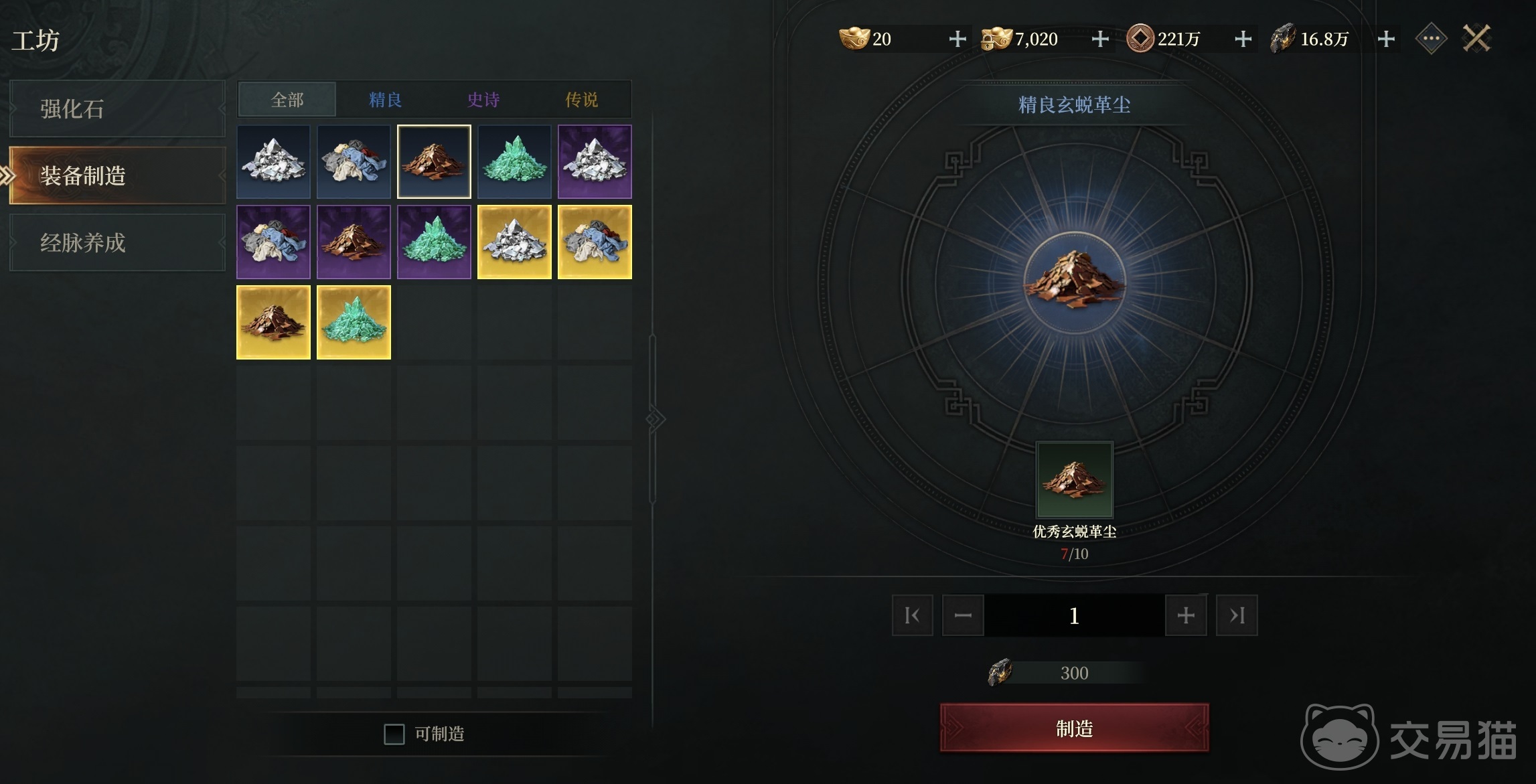The image size is (1536, 784).
Task: Open the 强化石 workshop section
Action: (117, 108)
